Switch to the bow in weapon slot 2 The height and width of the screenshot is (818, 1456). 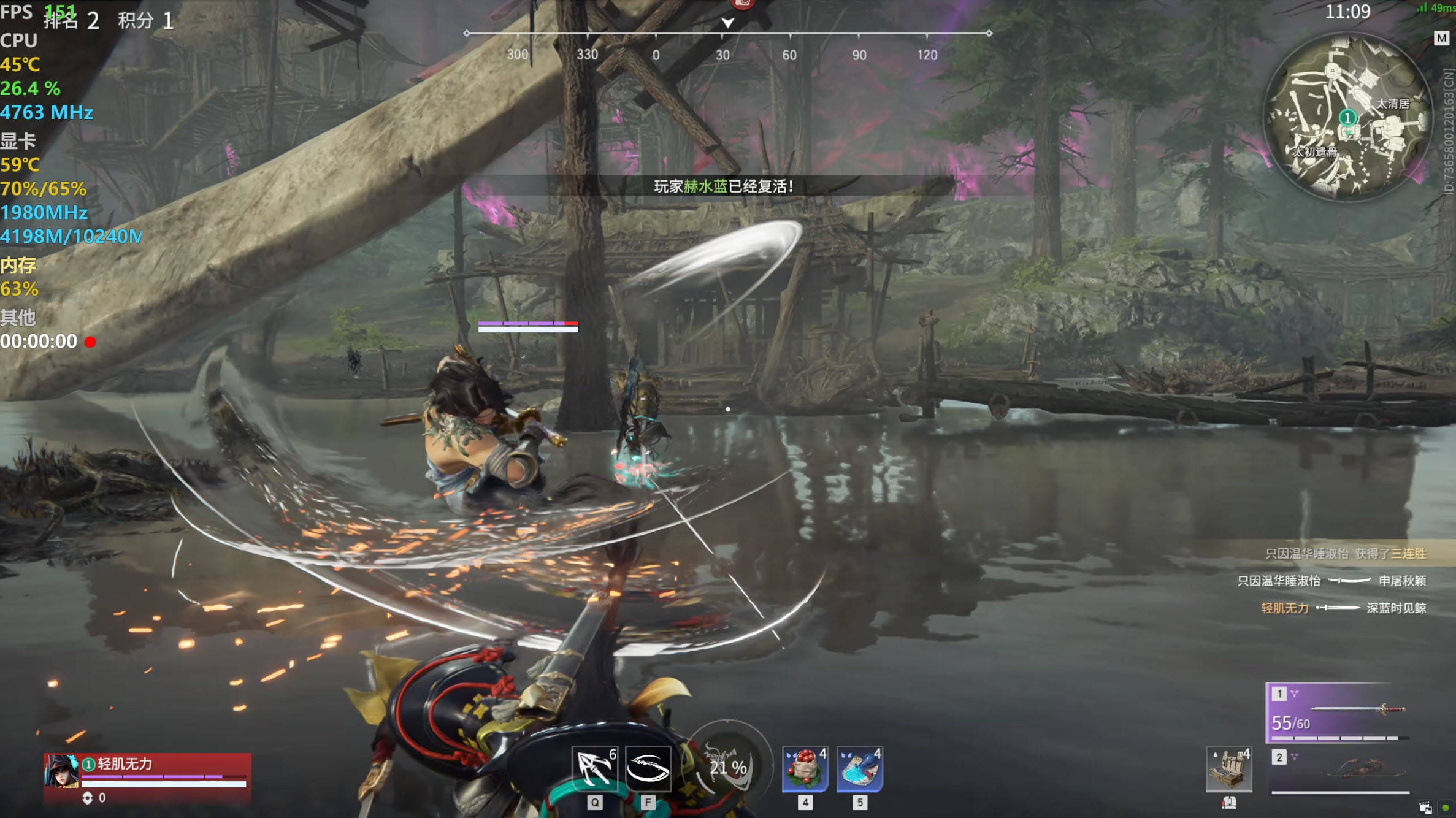1341,771
